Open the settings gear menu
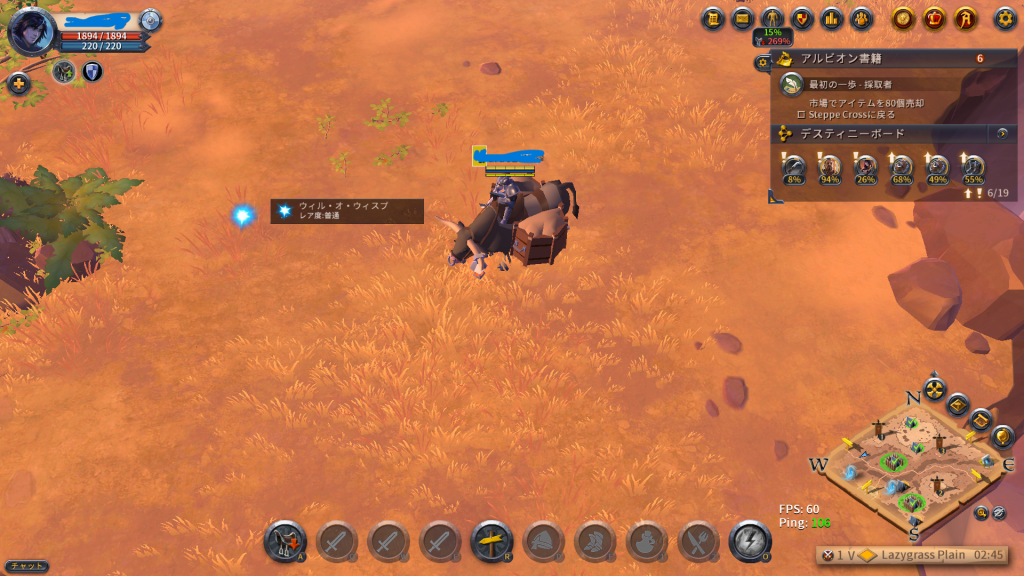The height and width of the screenshot is (576, 1024). tap(1005, 18)
